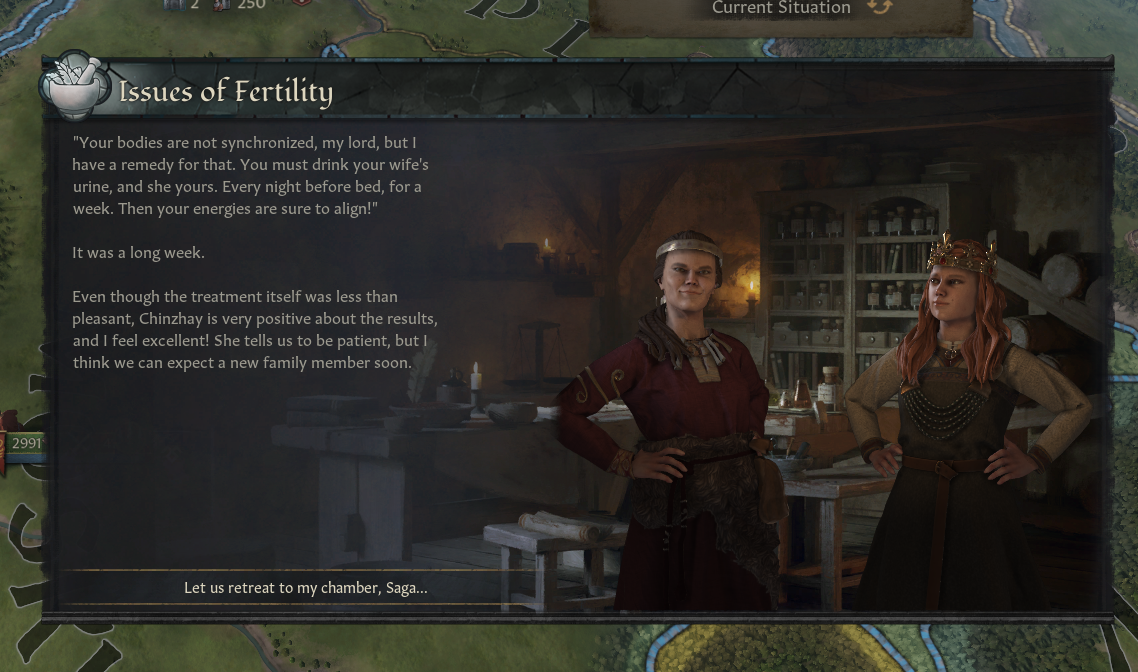The image size is (1138, 672).
Task: Choose "Let us retreat to my chamber, Saga..."
Action: (305, 588)
